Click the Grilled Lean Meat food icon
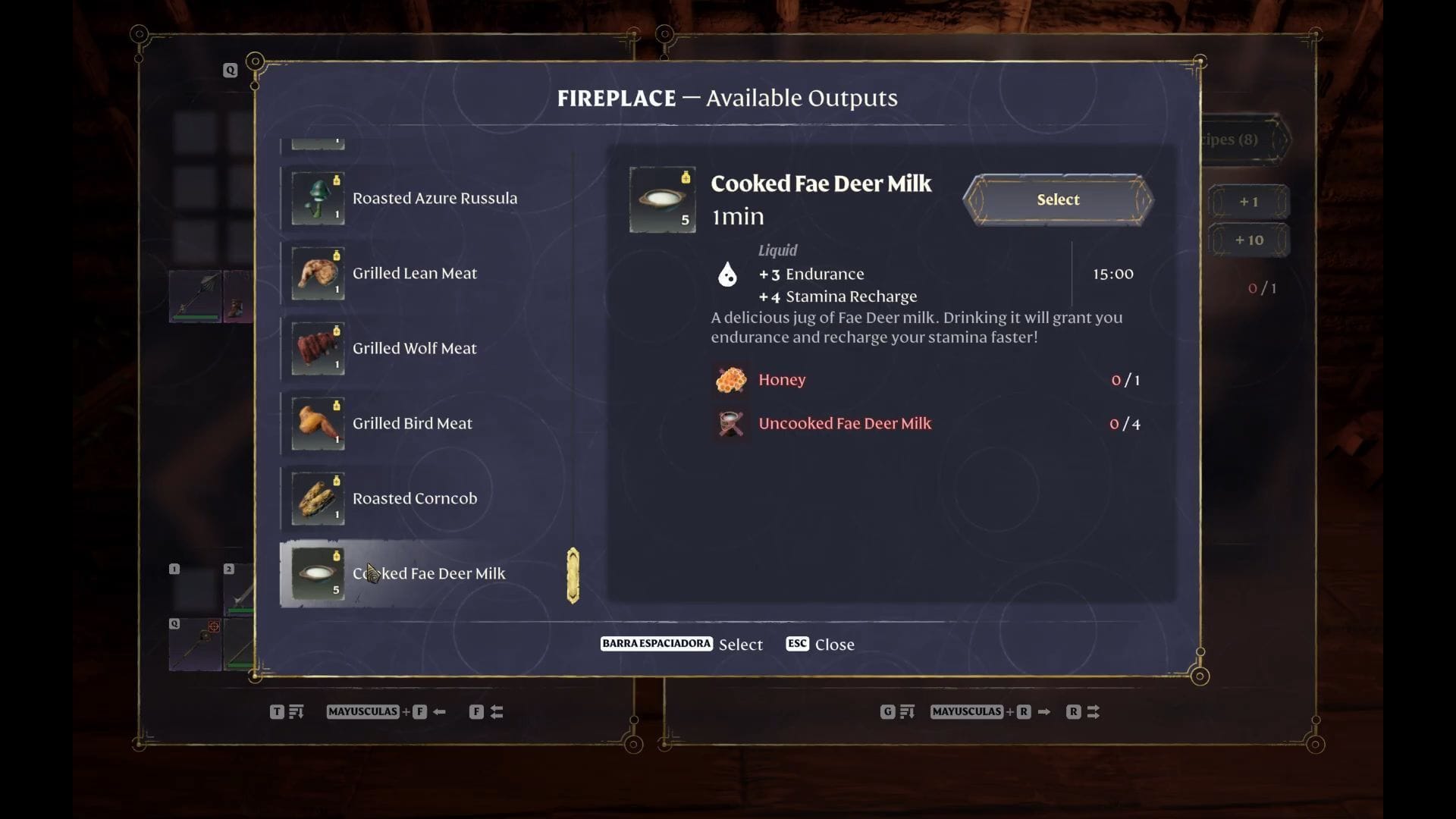This screenshot has width=1456, height=819. (x=316, y=273)
